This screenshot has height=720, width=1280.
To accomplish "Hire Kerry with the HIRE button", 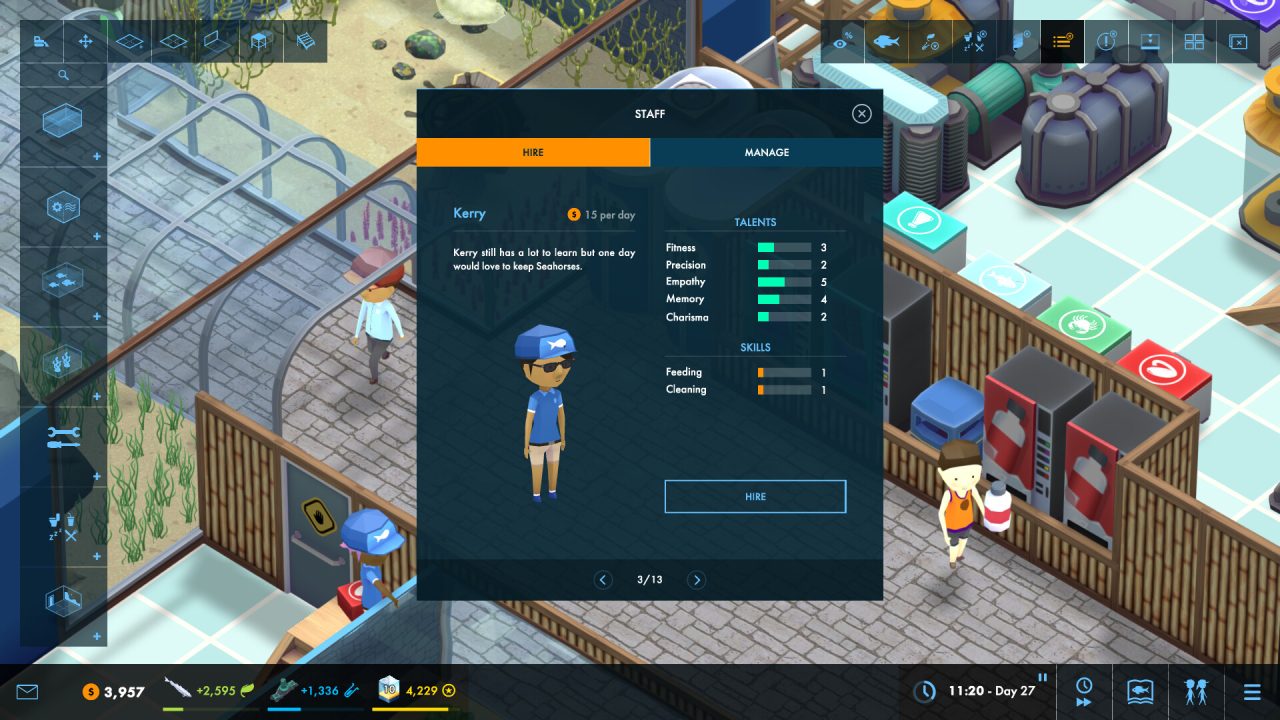I will [x=755, y=496].
